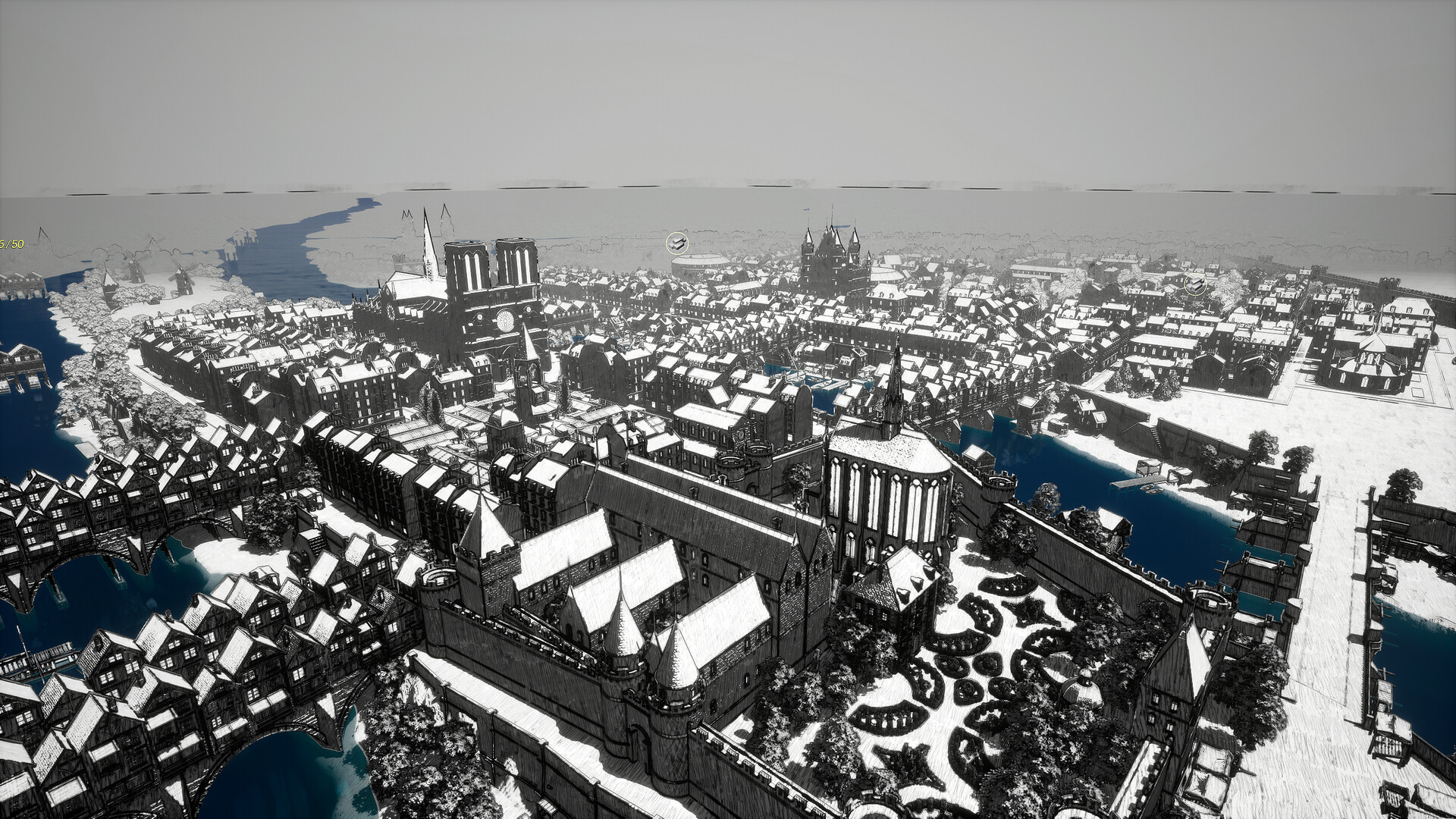Select the round arena building in the distance
1456x819 pixels.
698,262
